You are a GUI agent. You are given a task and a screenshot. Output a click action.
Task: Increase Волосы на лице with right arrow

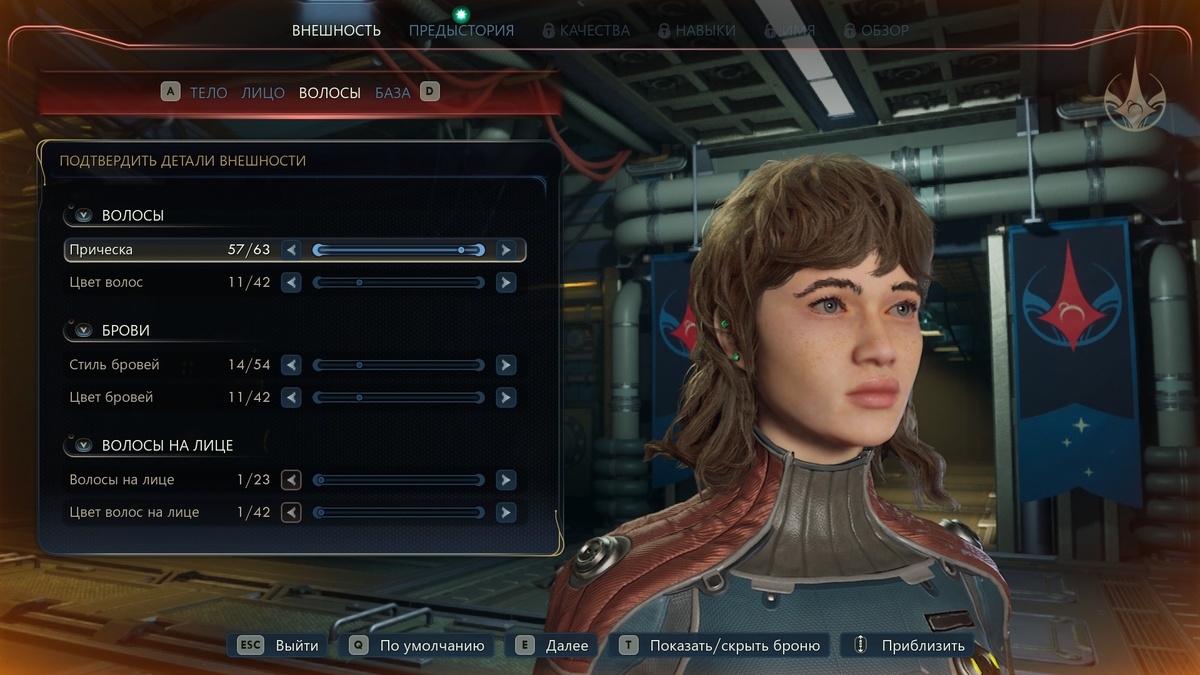(506, 480)
